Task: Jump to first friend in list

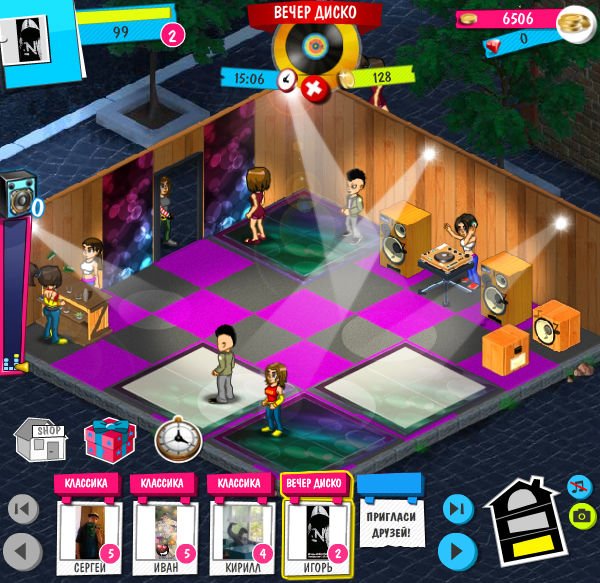Action: point(22,508)
